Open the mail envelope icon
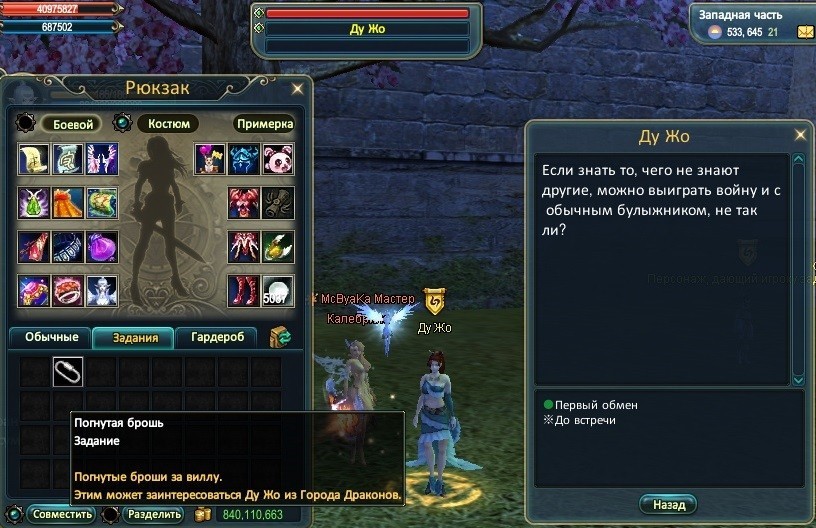Viewport: 816px width, 528px height. (x=805, y=33)
